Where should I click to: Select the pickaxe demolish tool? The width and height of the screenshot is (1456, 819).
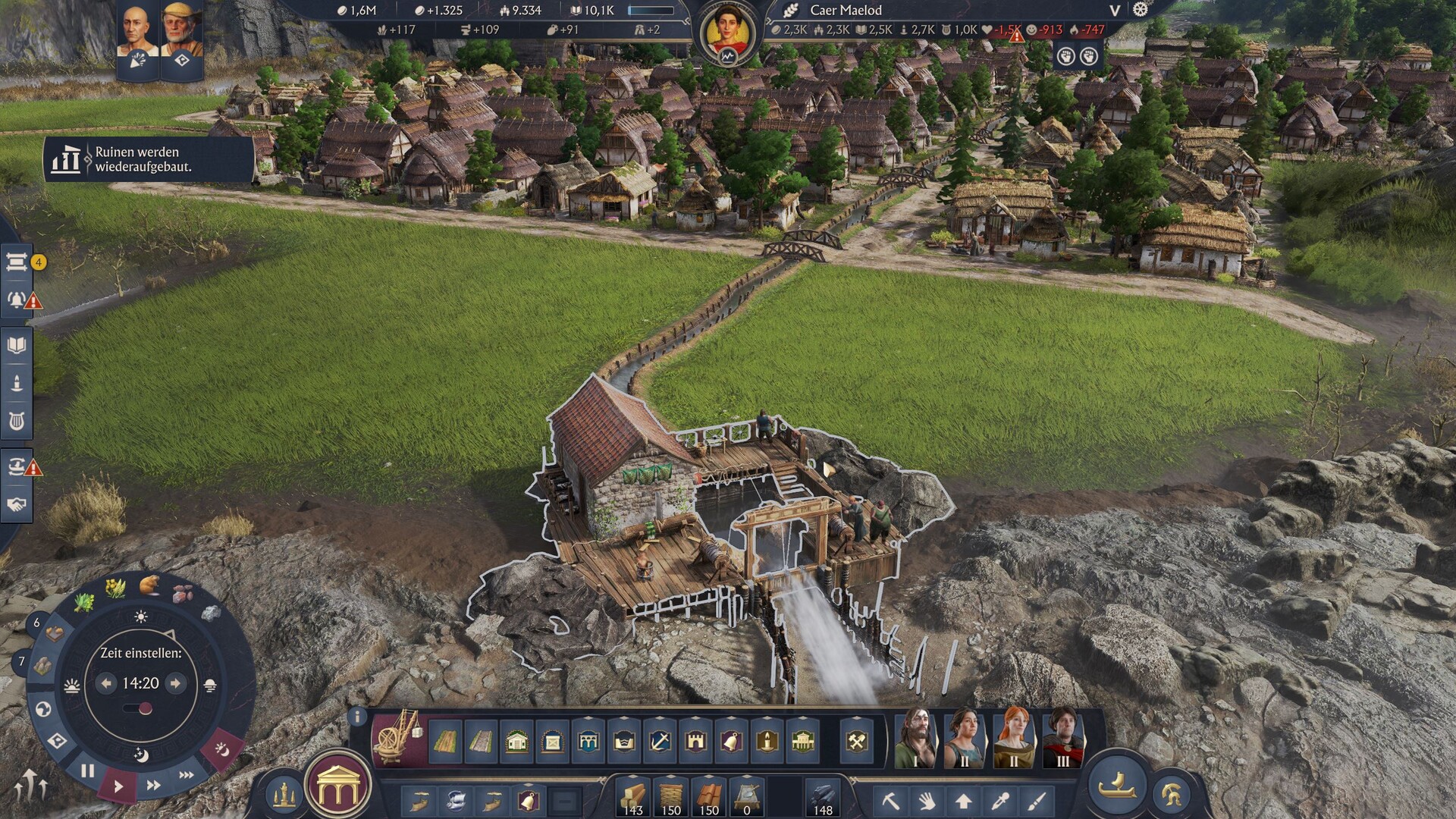click(890, 800)
